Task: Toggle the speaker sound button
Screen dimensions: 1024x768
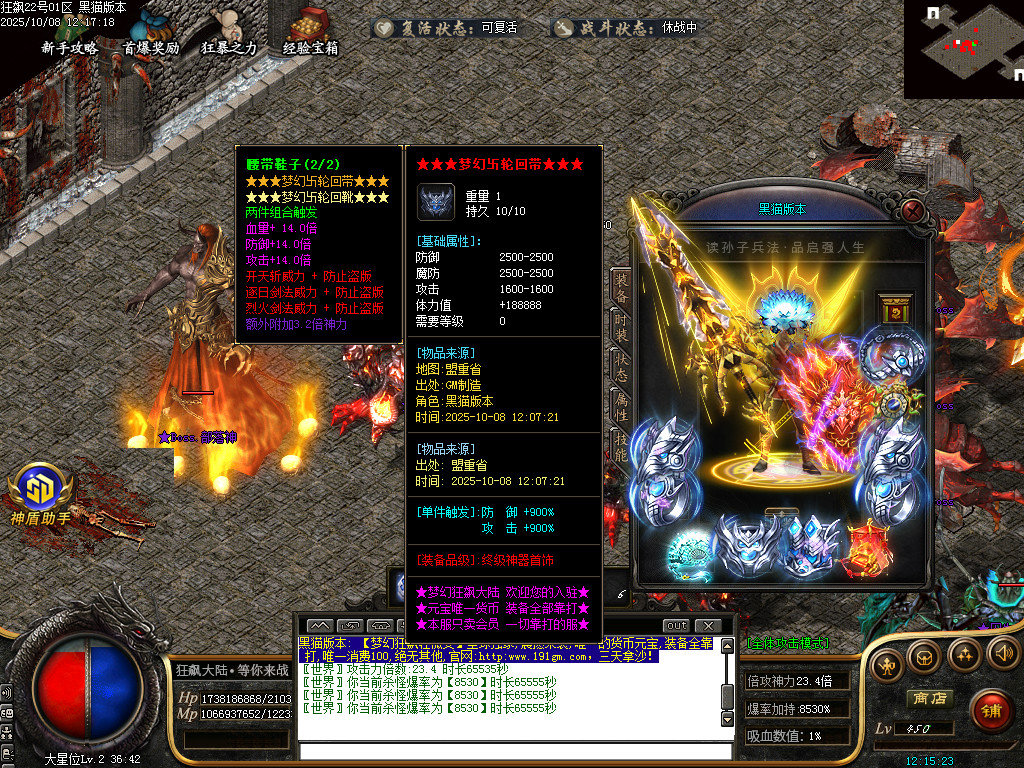Action: 1002,654
